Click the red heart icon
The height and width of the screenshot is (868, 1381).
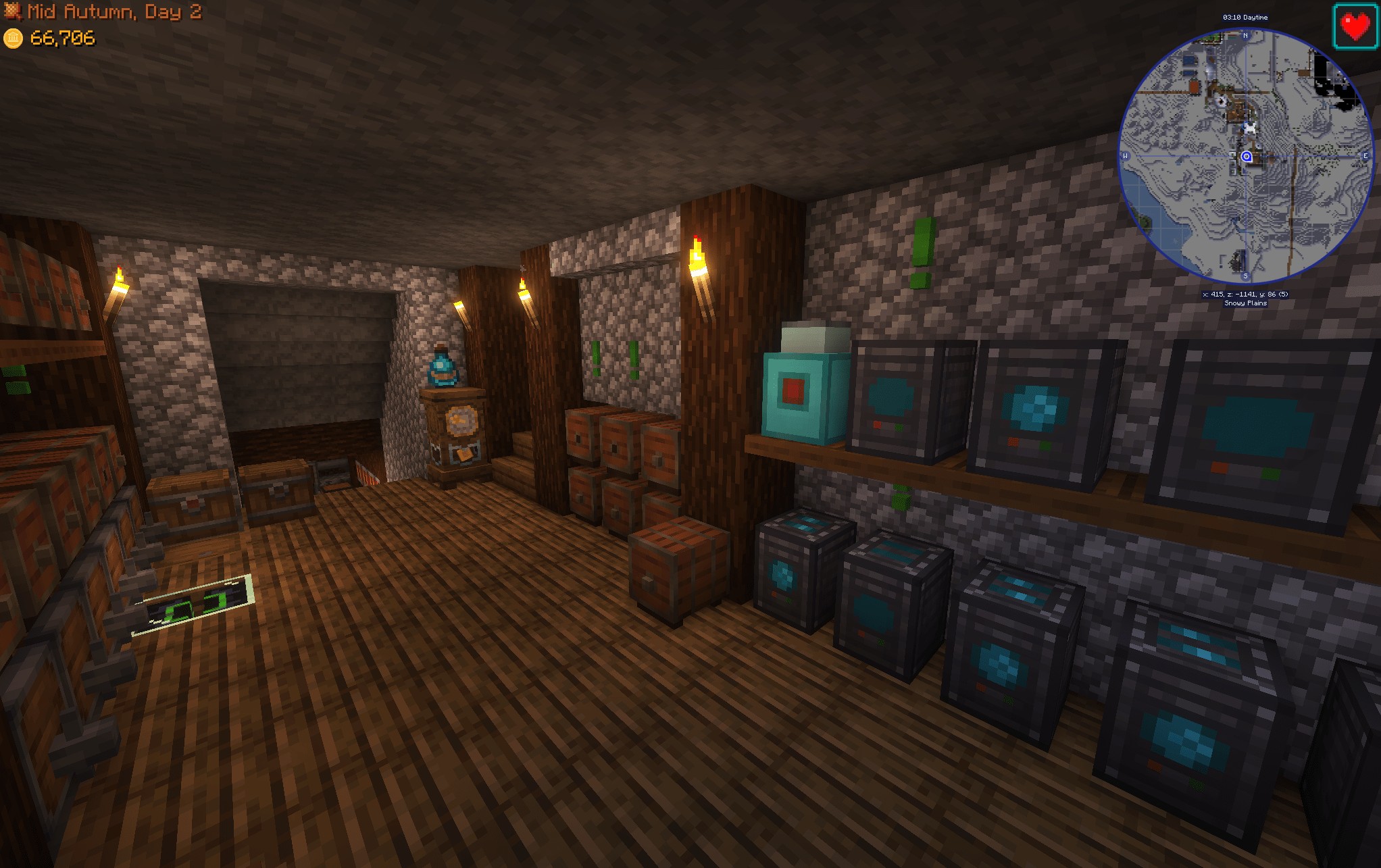1355,26
